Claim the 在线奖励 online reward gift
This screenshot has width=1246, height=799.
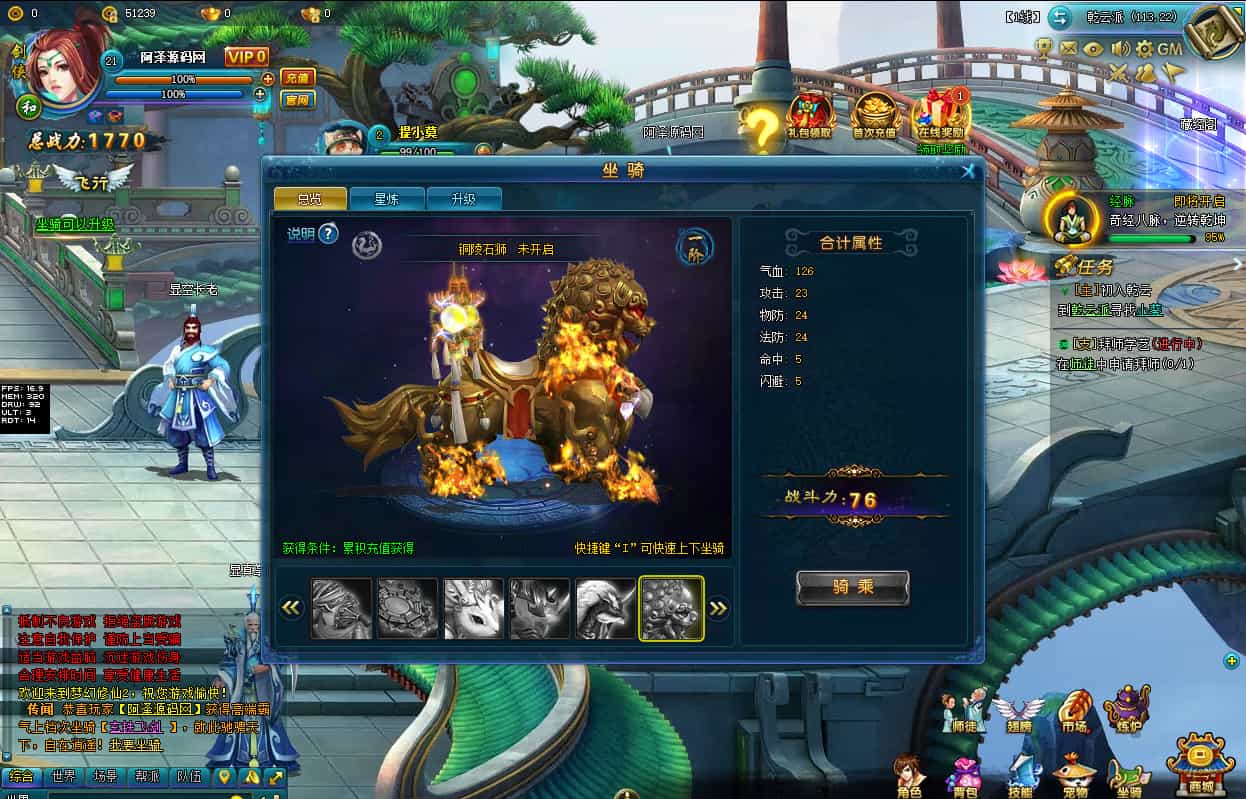click(939, 116)
